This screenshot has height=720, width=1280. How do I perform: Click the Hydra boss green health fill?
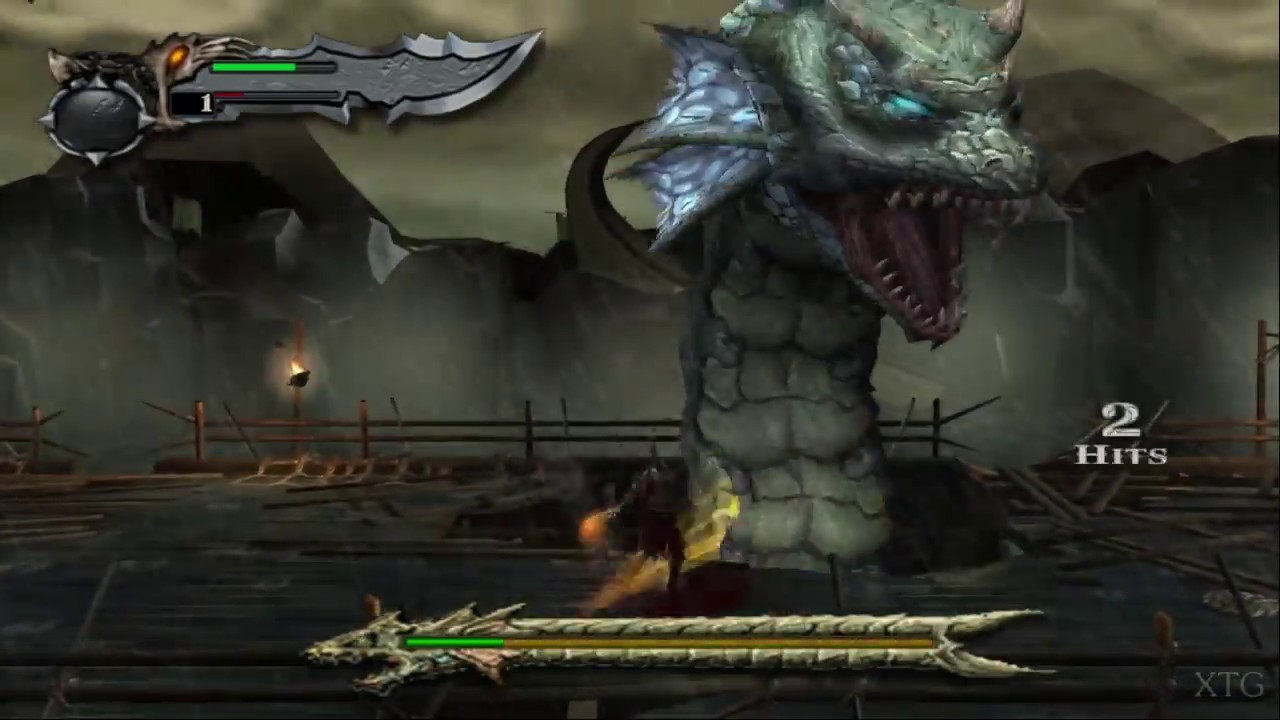tap(455, 643)
